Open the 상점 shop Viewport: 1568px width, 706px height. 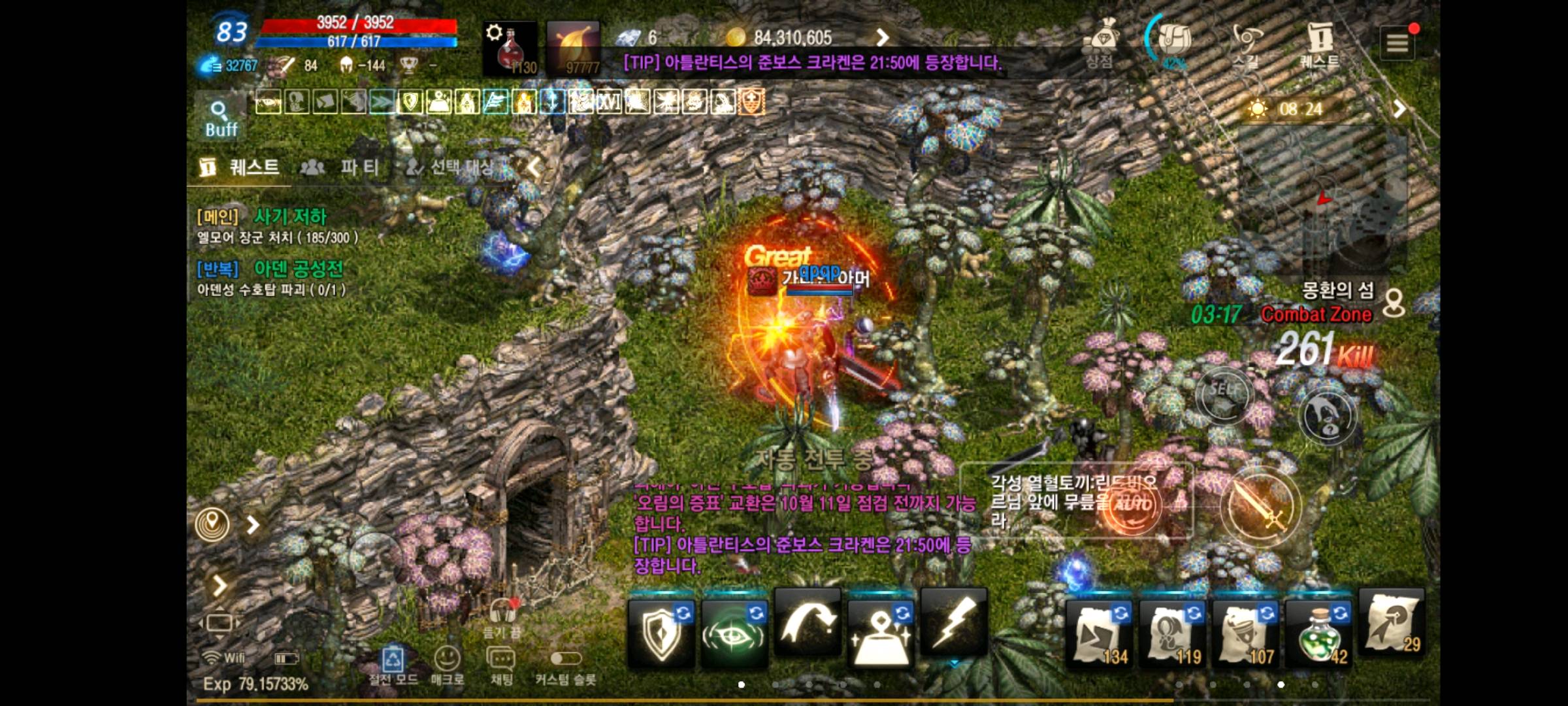tap(1101, 44)
